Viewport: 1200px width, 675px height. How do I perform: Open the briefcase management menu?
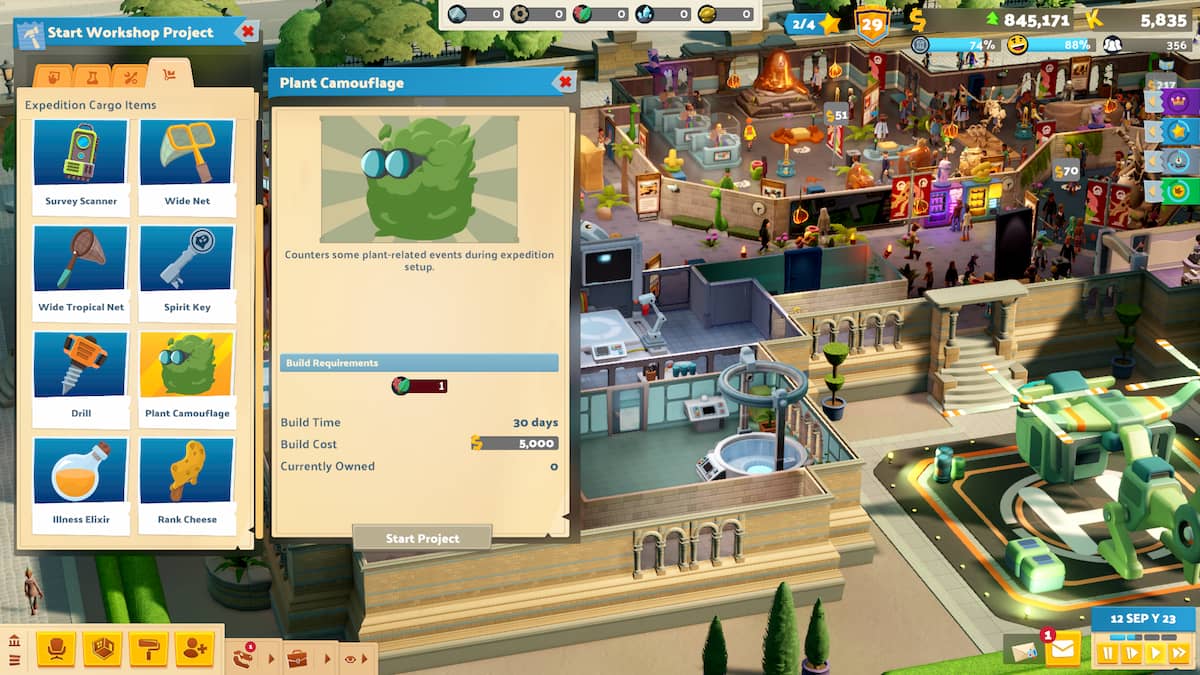click(x=297, y=658)
